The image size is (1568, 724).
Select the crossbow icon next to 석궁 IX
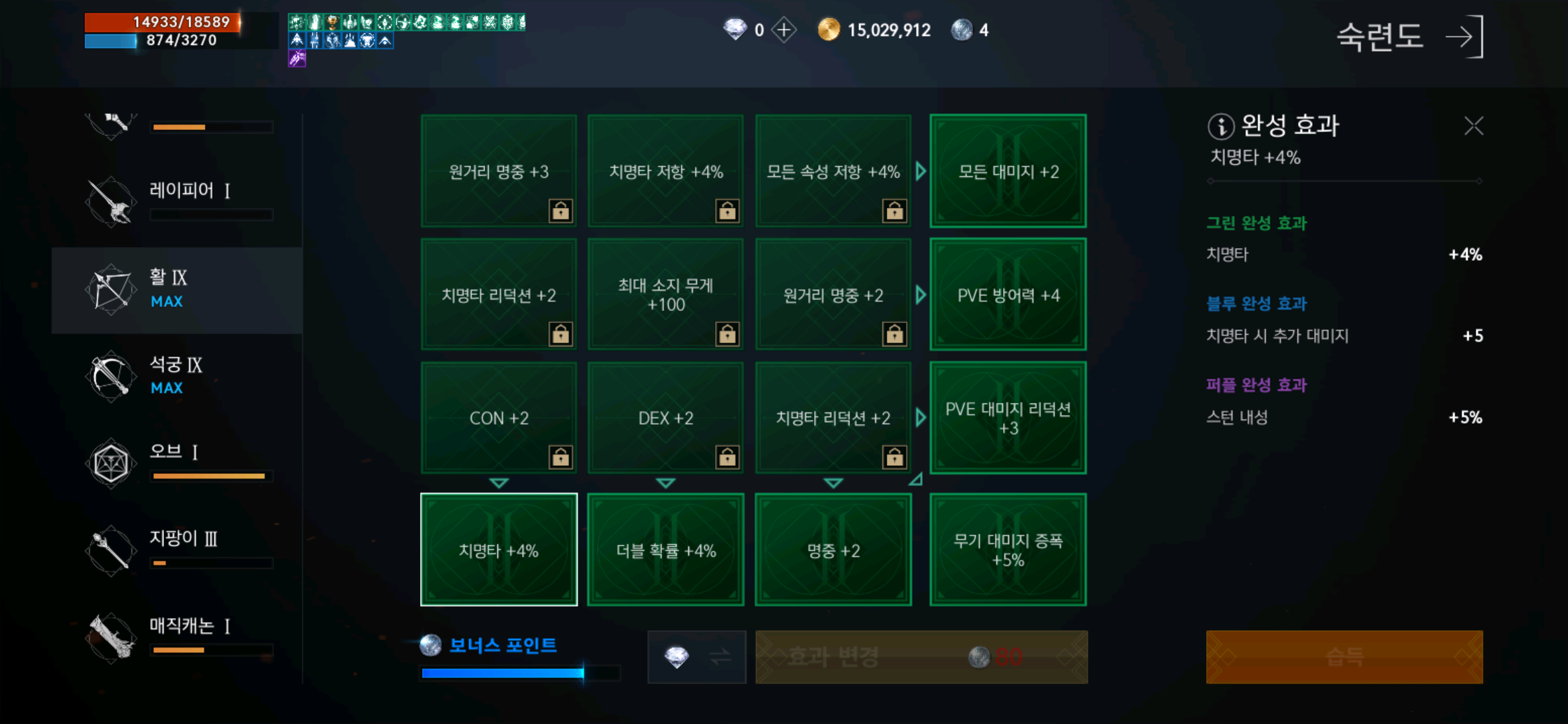[112, 375]
